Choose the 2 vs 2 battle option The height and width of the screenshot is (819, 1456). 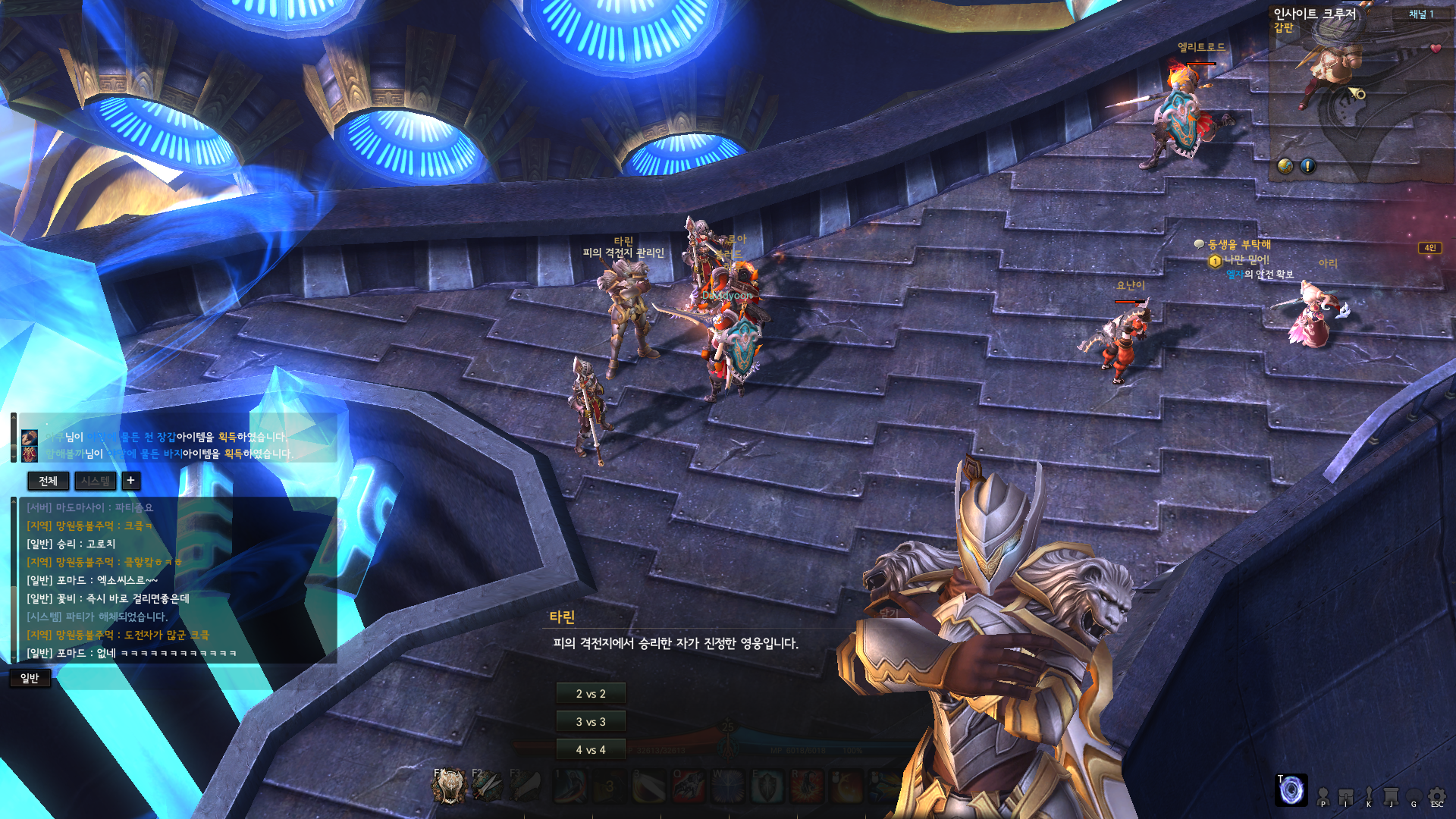(x=591, y=694)
